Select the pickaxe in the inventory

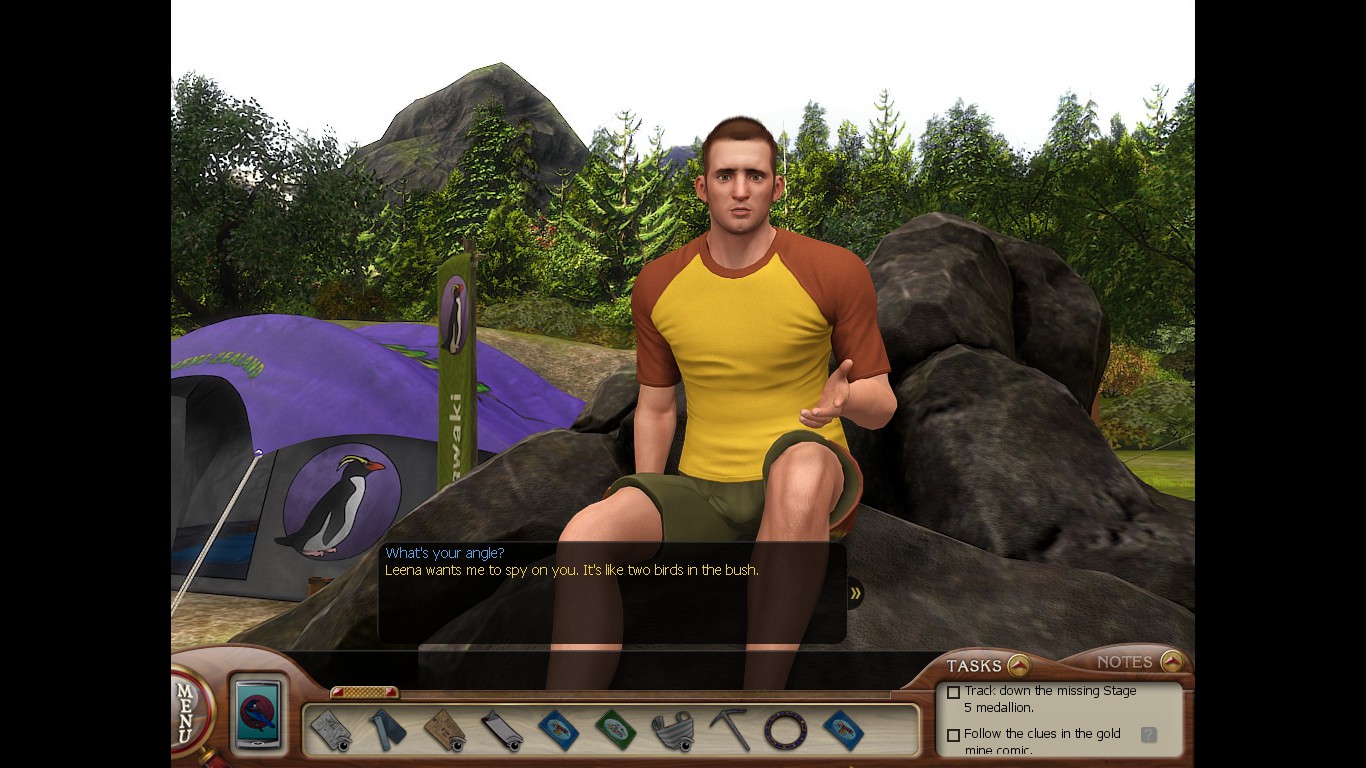730,730
